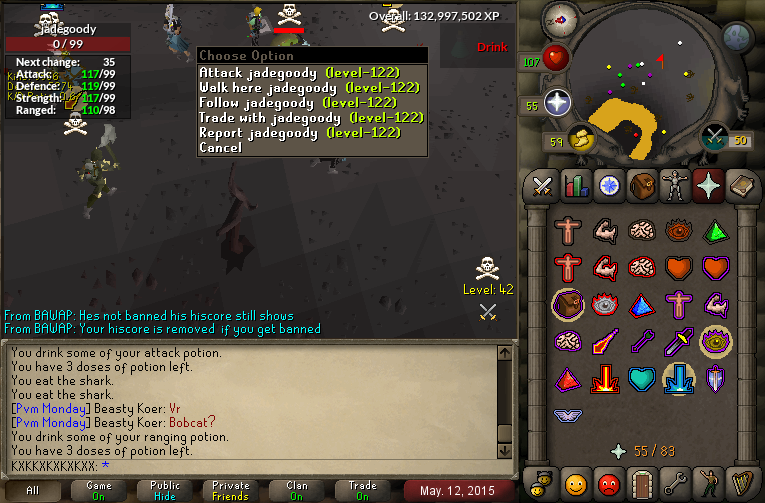The height and width of the screenshot is (503, 765).
Task: Select Trade with jadegoody
Action: pos(311,118)
